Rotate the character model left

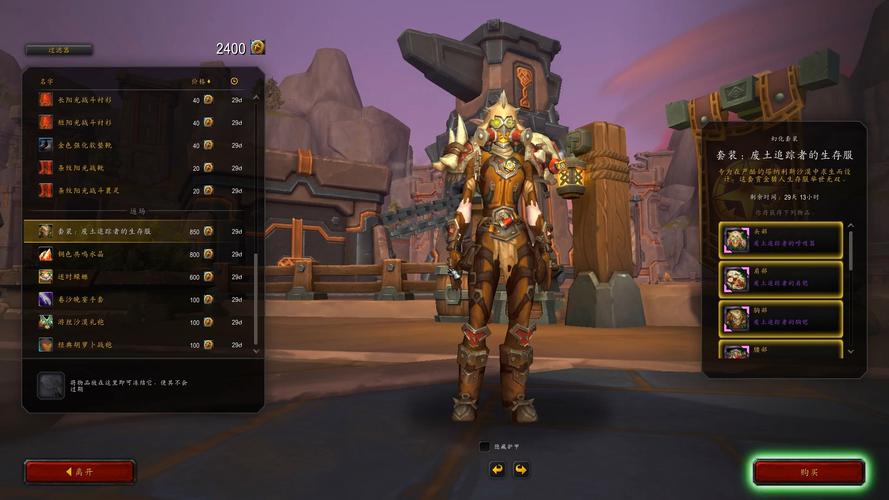click(x=497, y=468)
